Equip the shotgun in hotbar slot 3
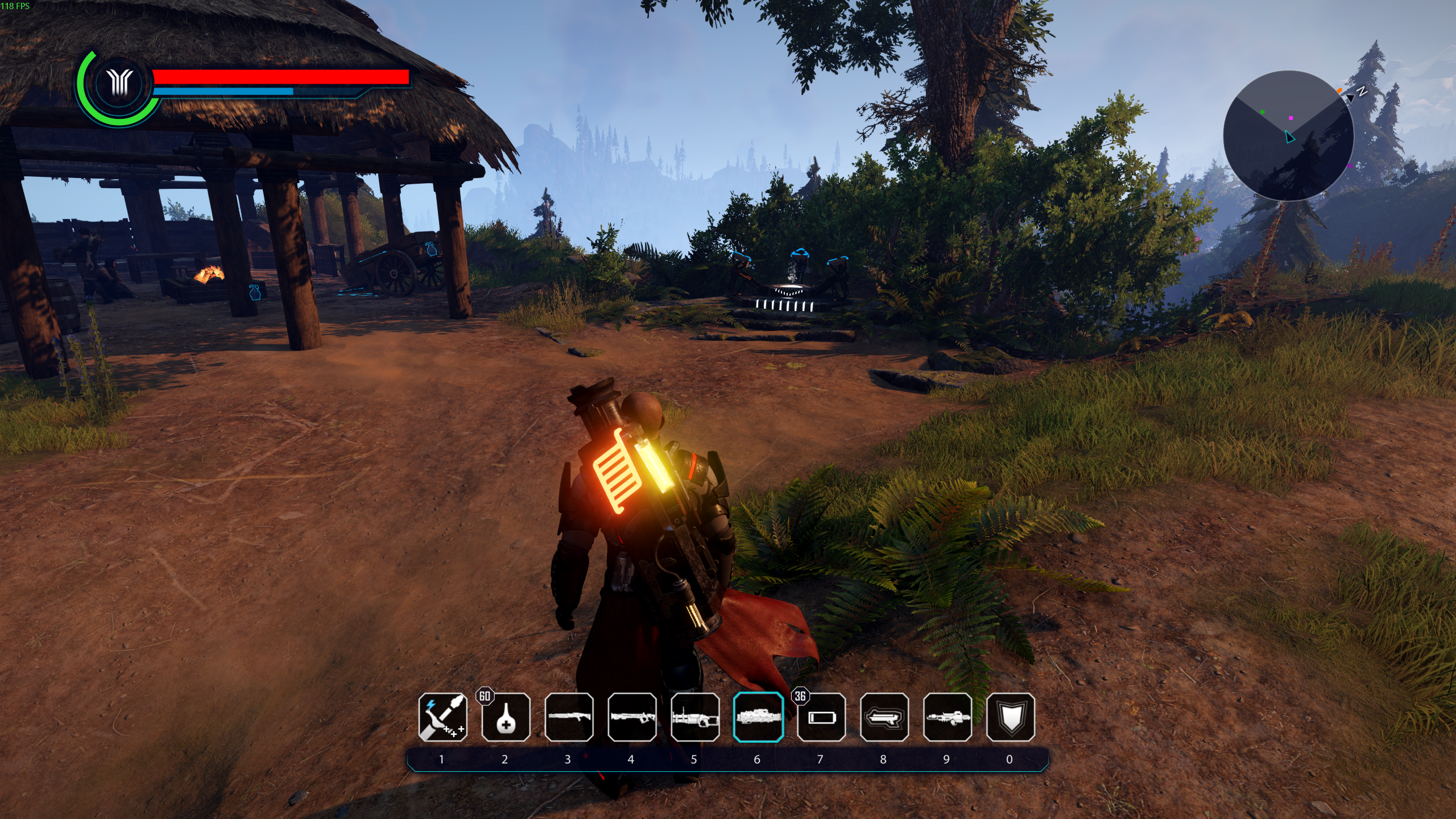The width and height of the screenshot is (1456, 819). (x=569, y=717)
